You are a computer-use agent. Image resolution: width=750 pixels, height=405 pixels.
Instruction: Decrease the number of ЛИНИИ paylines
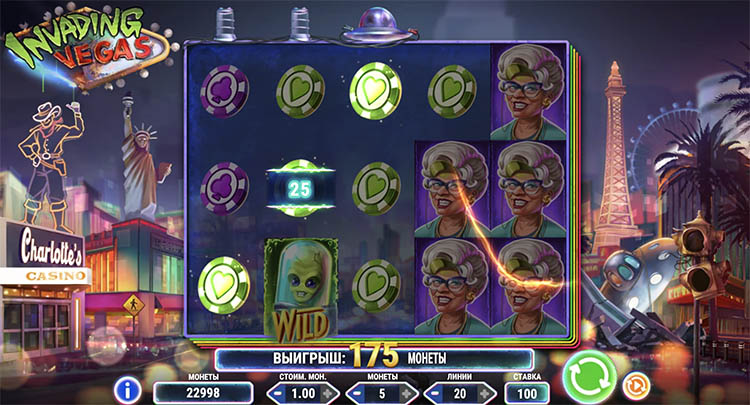[x=433, y=393]
